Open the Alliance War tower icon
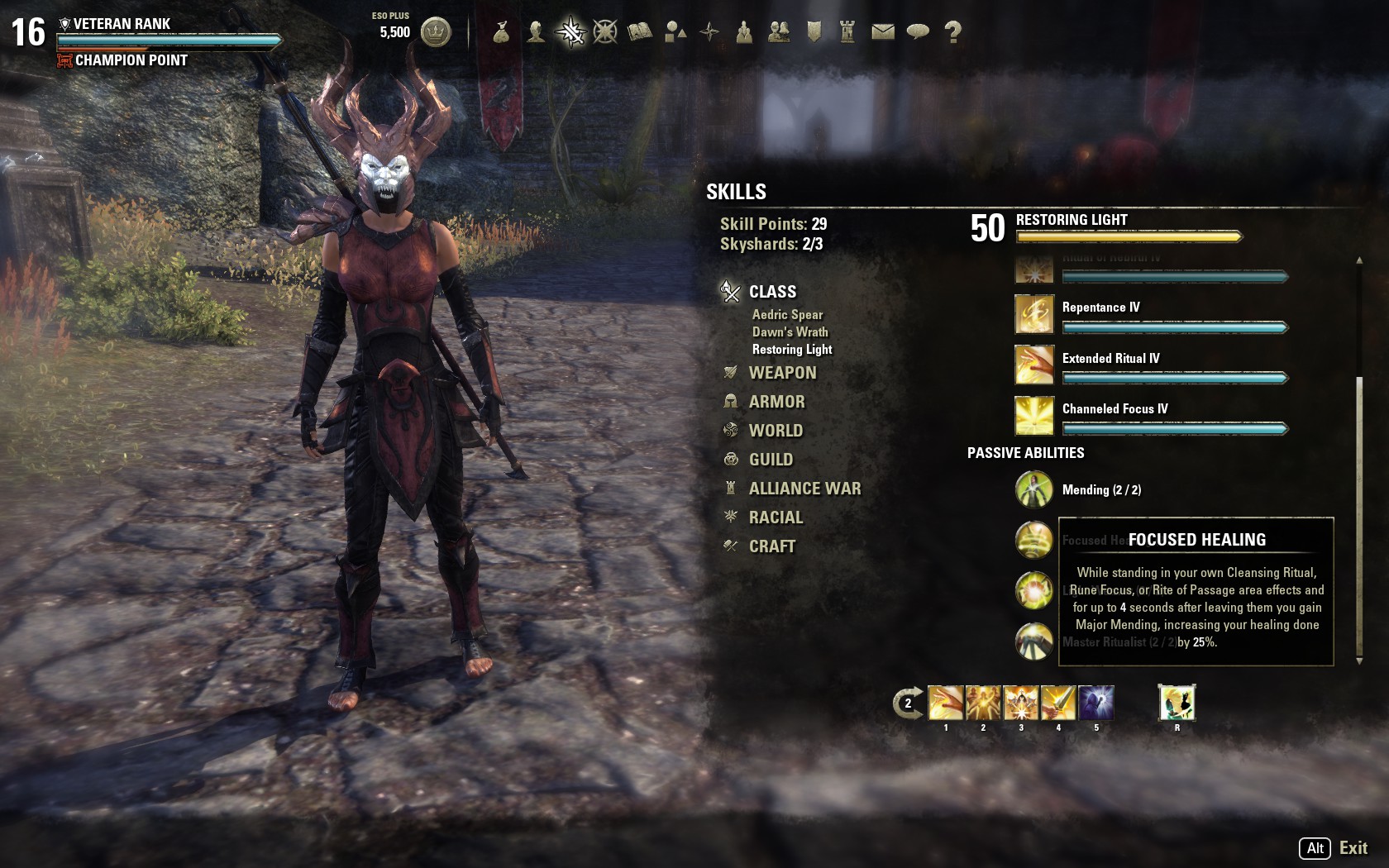Image resolution: width=1389 pixels, height=868 pixels. point(847,32)
